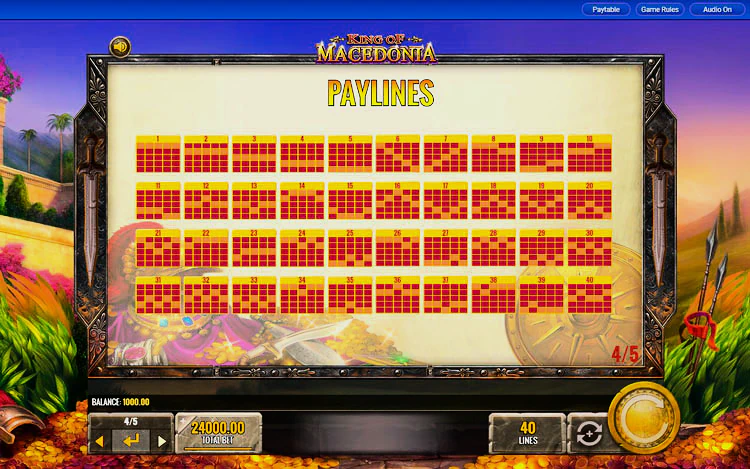Open the Game Rules page
This screenshot has width=750, height=469.
659,9
